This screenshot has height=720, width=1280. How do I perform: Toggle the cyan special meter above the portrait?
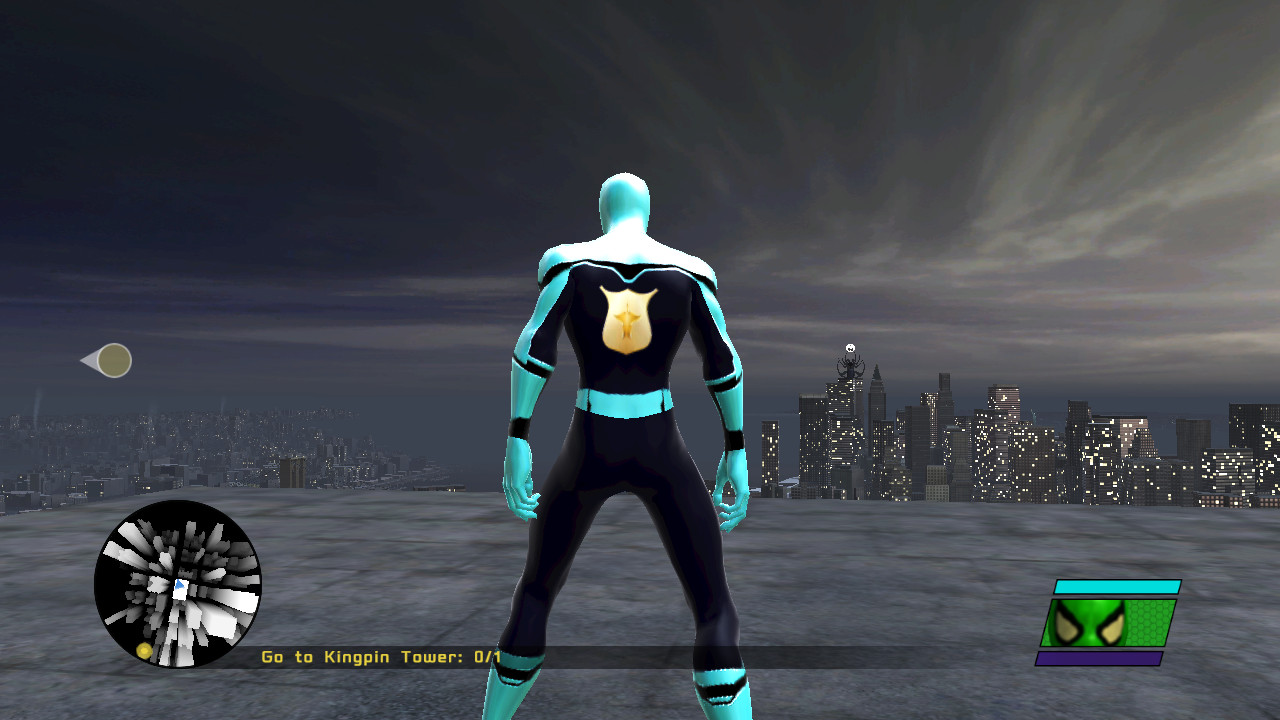[x=1118, y=586]
